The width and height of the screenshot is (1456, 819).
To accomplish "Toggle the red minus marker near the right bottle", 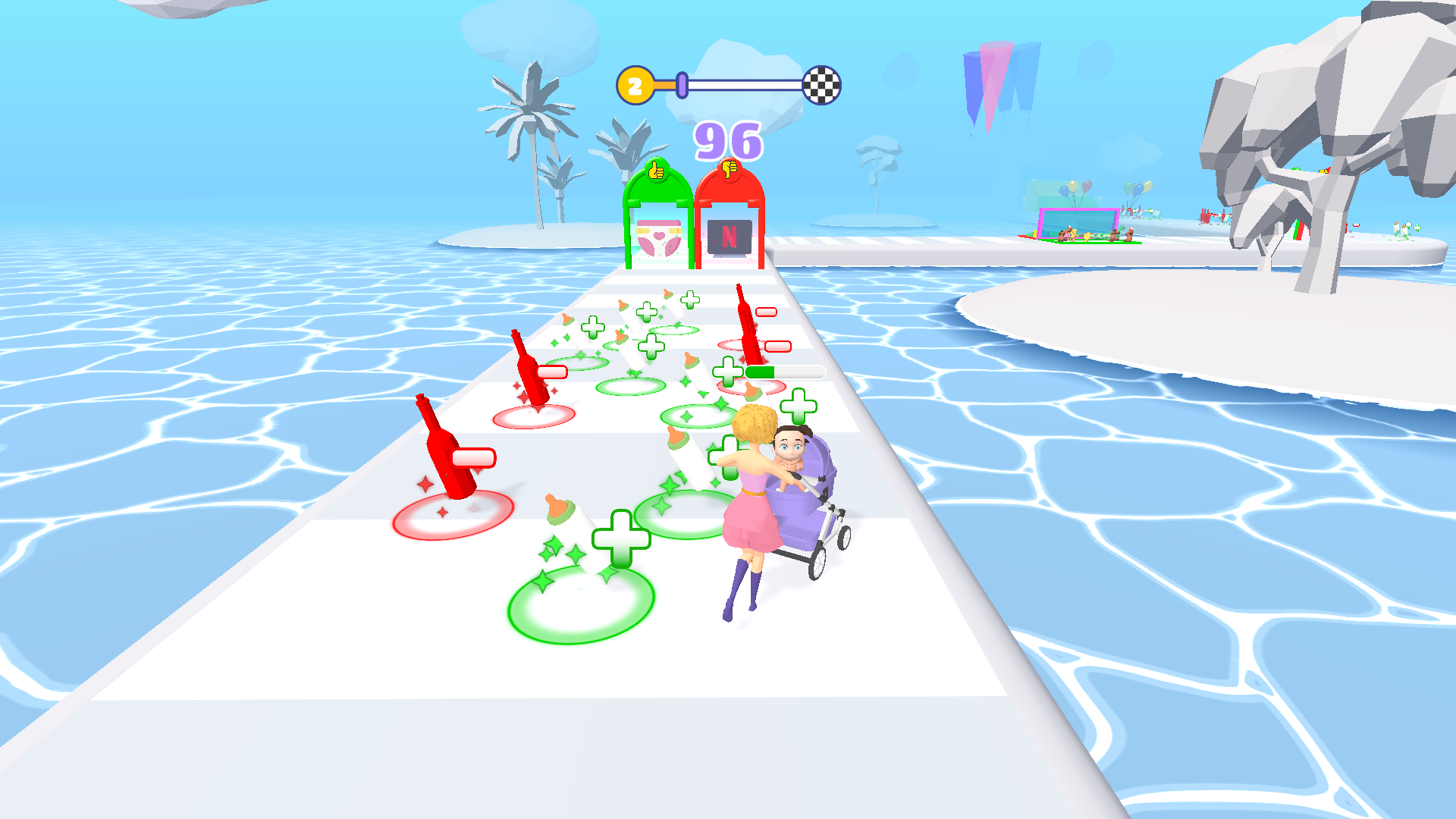I will coord(766,311).
